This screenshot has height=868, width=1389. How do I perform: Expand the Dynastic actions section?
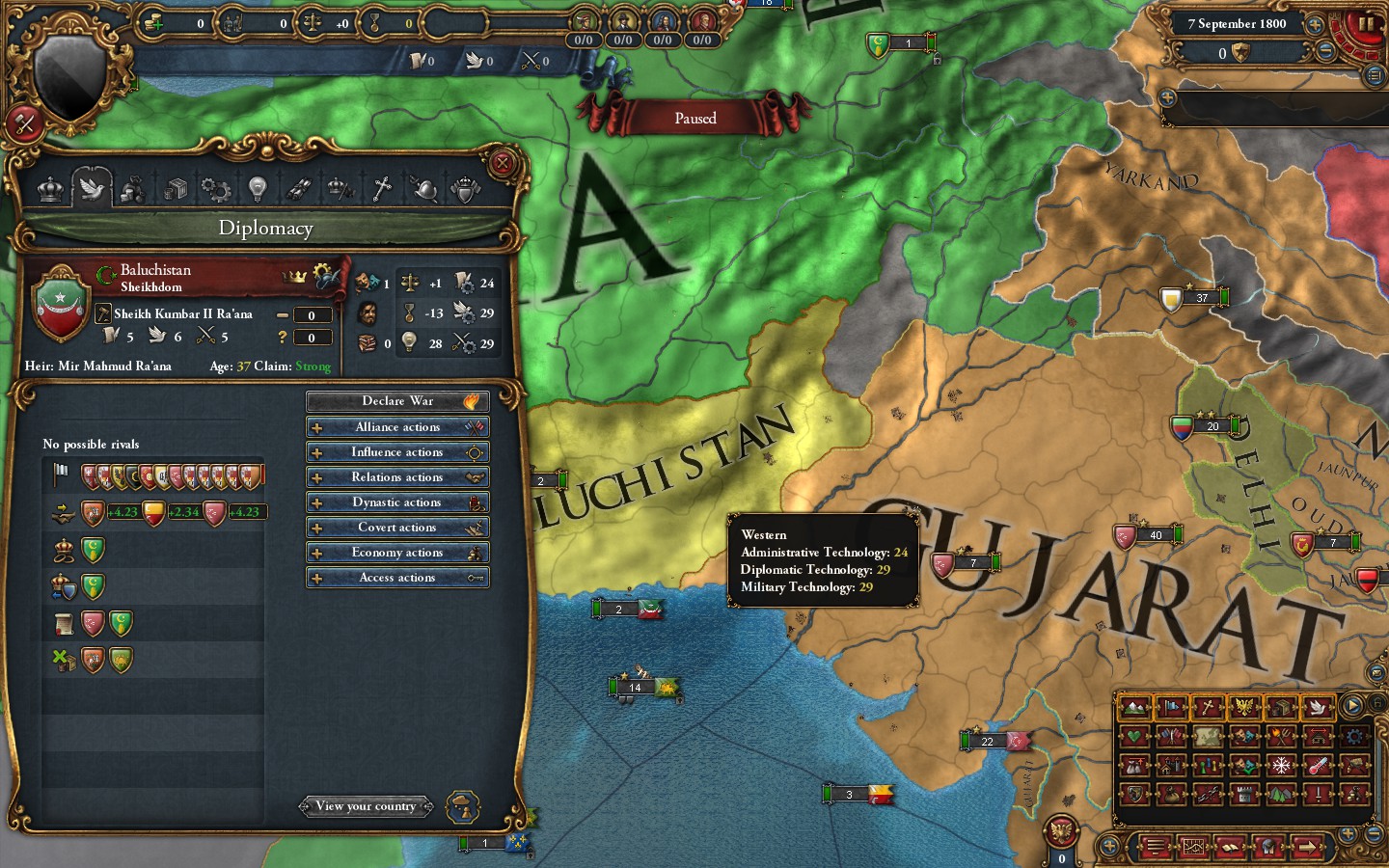pyautogui.click(x=397, y=502)
